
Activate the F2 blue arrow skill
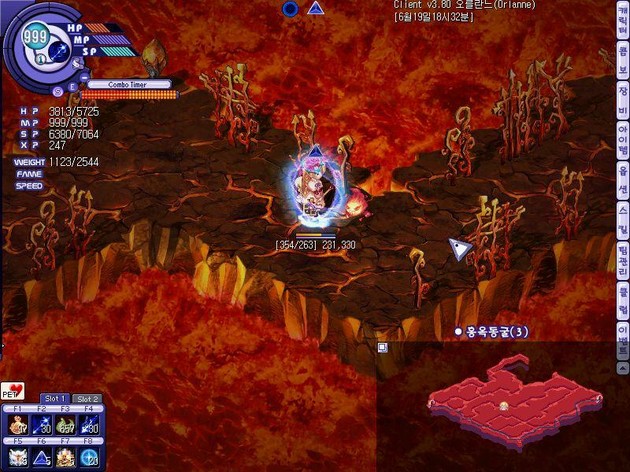point(42,424)
